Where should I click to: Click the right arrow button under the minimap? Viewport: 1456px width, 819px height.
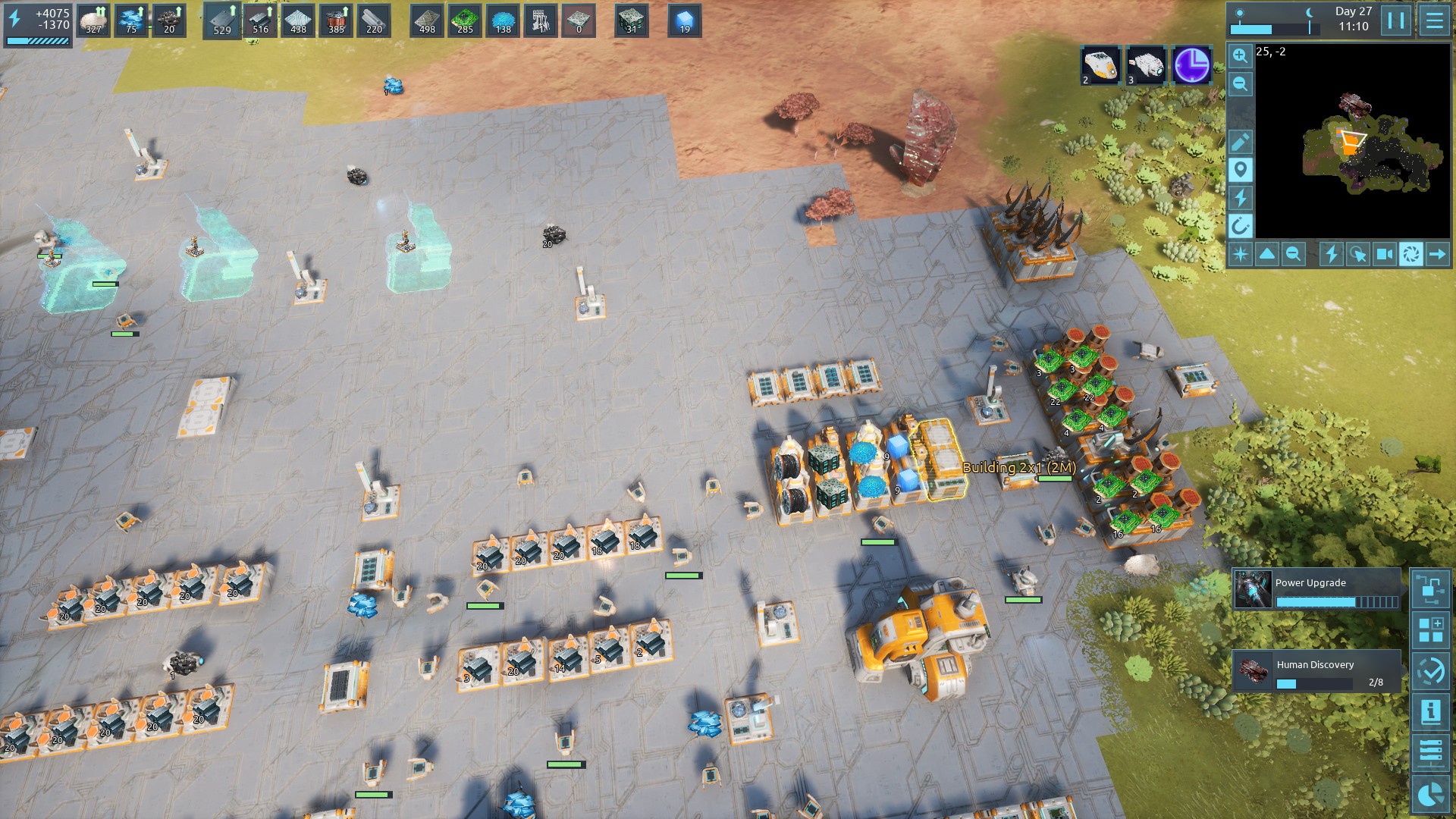(x=1437, y=254)
